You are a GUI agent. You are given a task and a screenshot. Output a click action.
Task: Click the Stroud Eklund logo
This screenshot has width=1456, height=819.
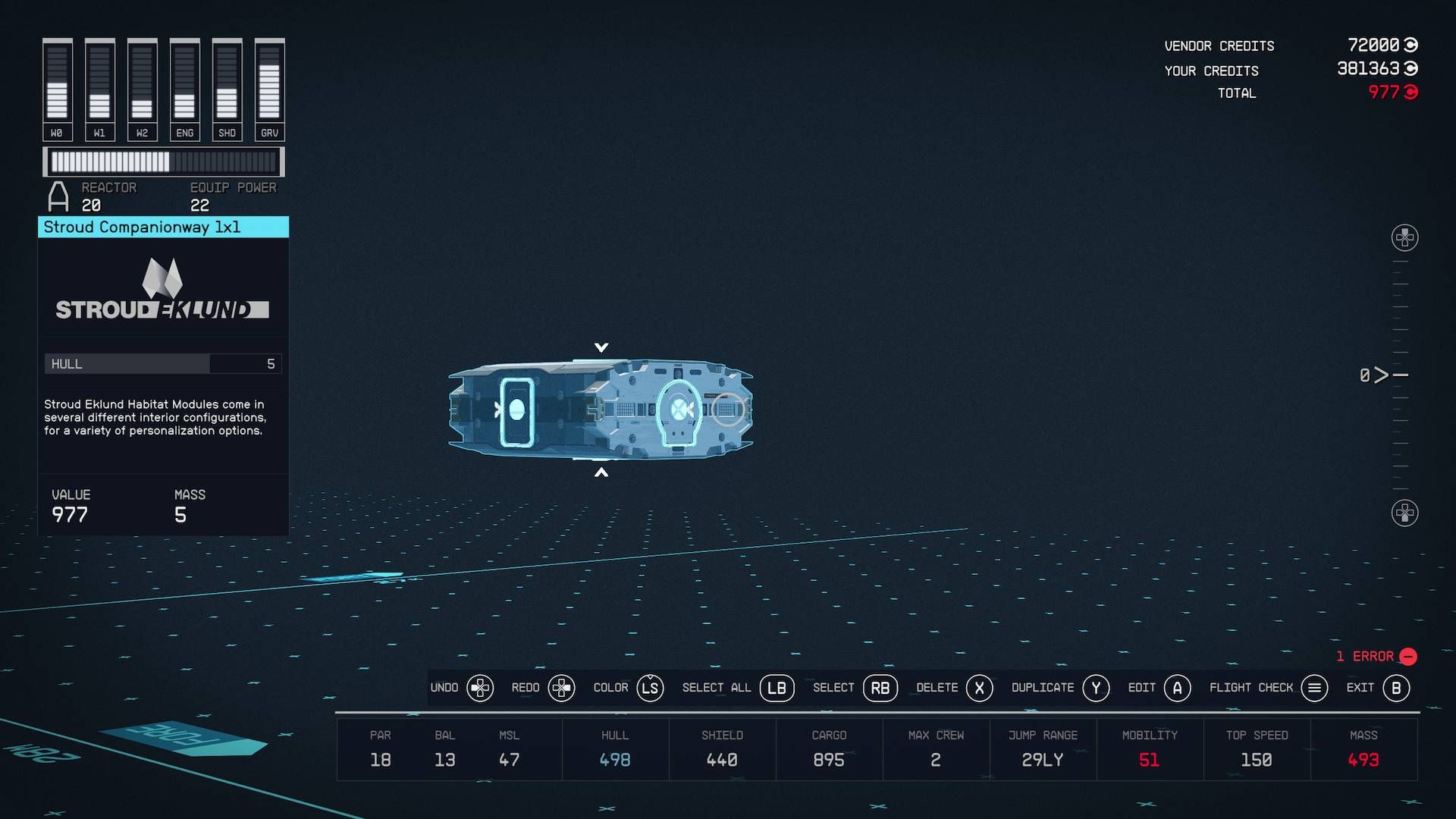(163, 292)
